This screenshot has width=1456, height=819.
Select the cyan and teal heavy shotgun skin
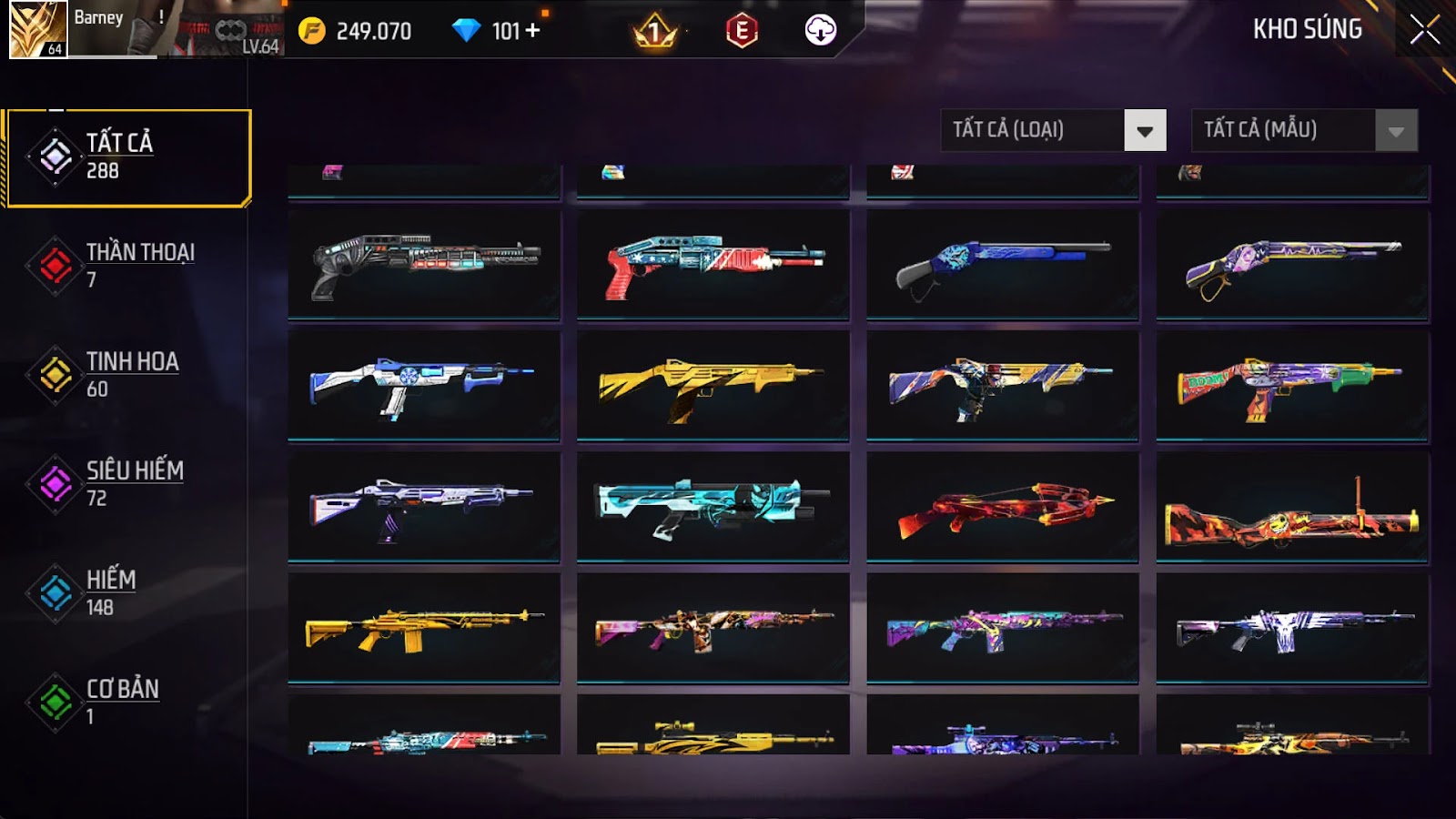click(713, 507)
